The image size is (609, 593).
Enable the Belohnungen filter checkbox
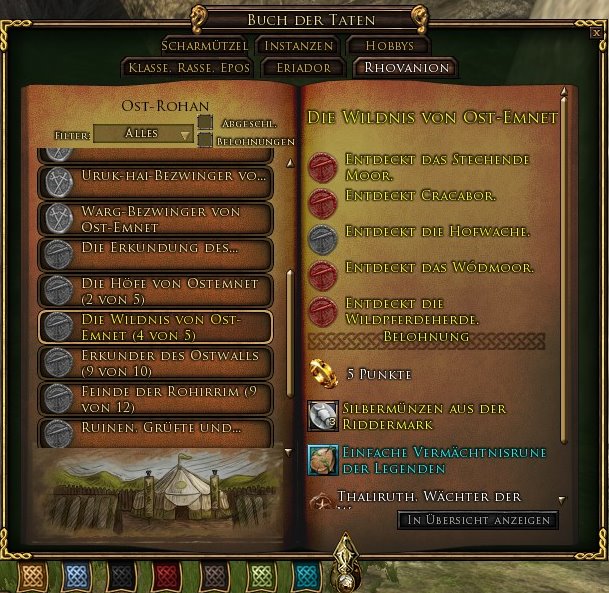[x=205, y=141]
